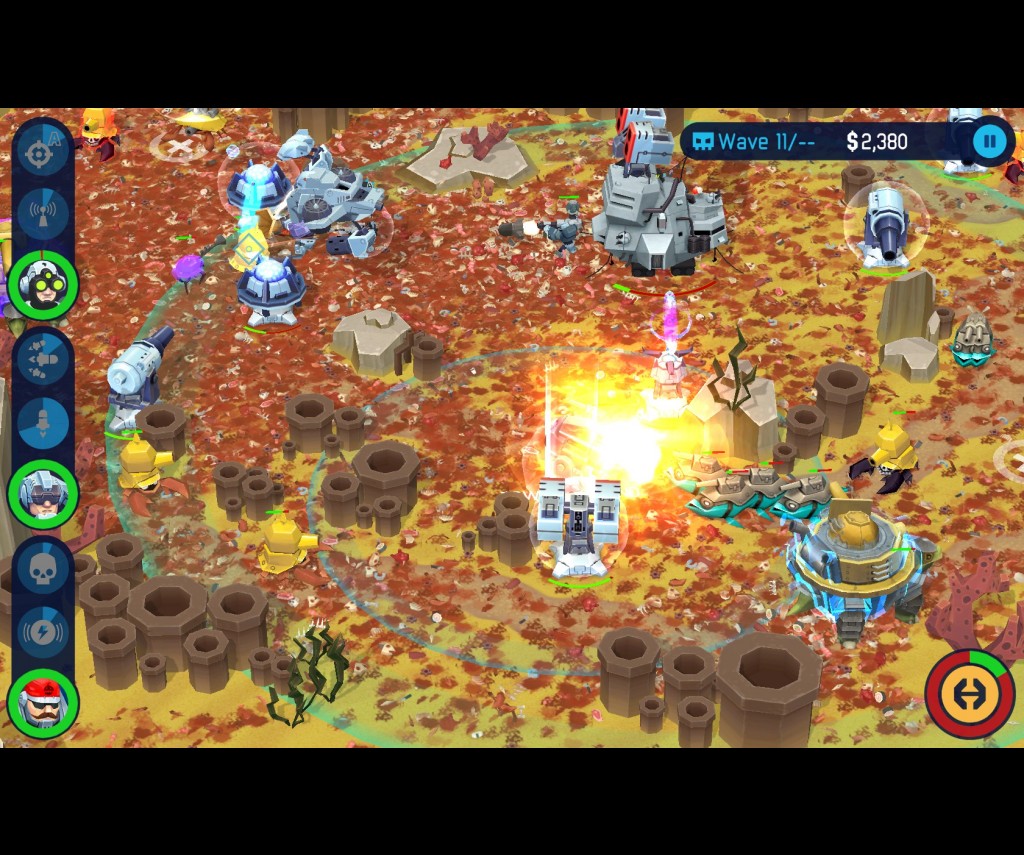Activate the crosshair targeting ability
Screen dimensions: 1024x855
pyautogui.click(x=41, y=154)
